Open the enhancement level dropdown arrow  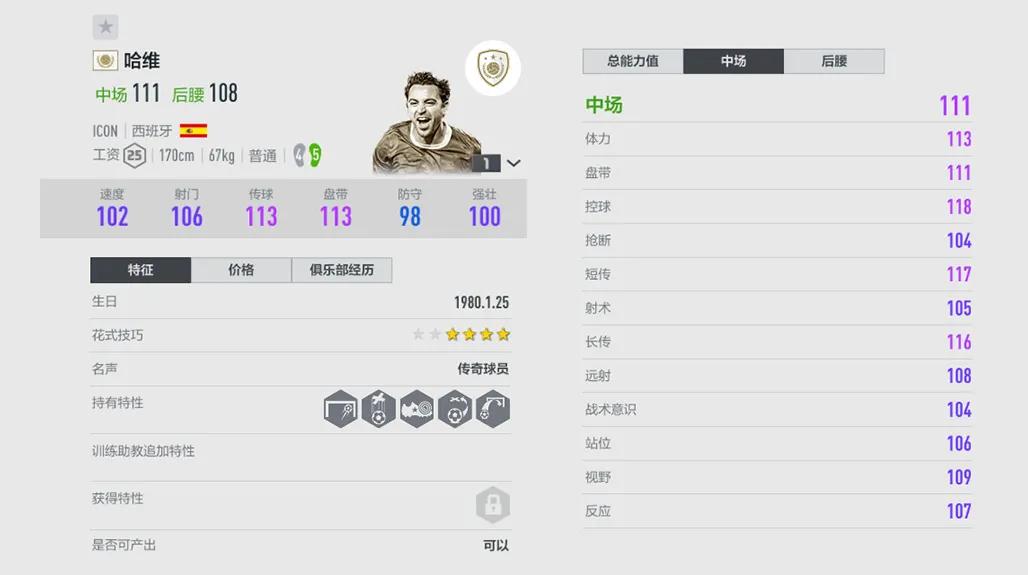pos(514,163)
